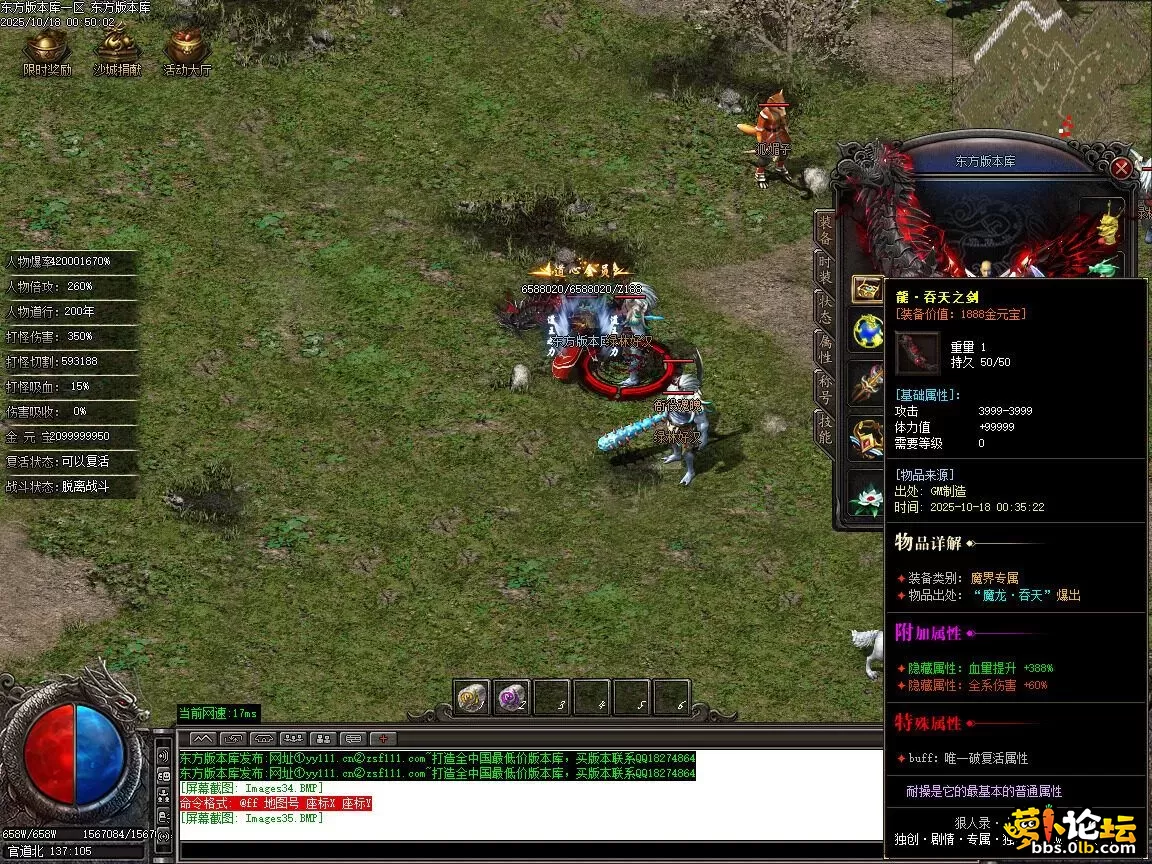Select the blue orb equipment slot
The width and height of the screenshot is (1152, 864).
click(x=866, y=331)
